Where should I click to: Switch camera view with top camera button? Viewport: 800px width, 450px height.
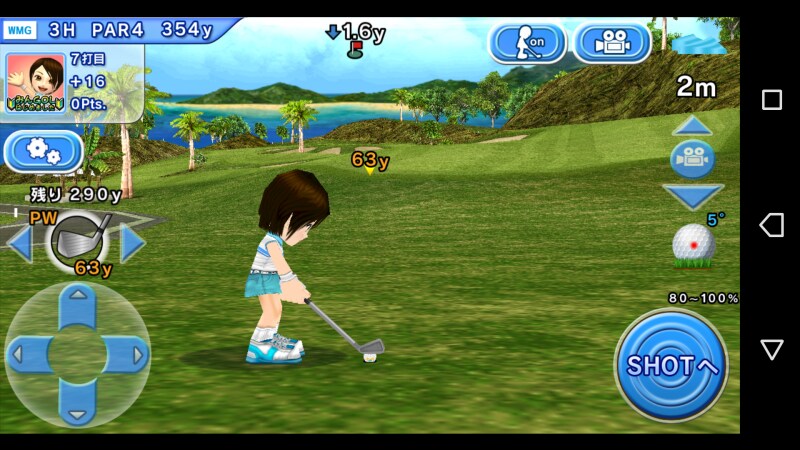coord(612,42)
